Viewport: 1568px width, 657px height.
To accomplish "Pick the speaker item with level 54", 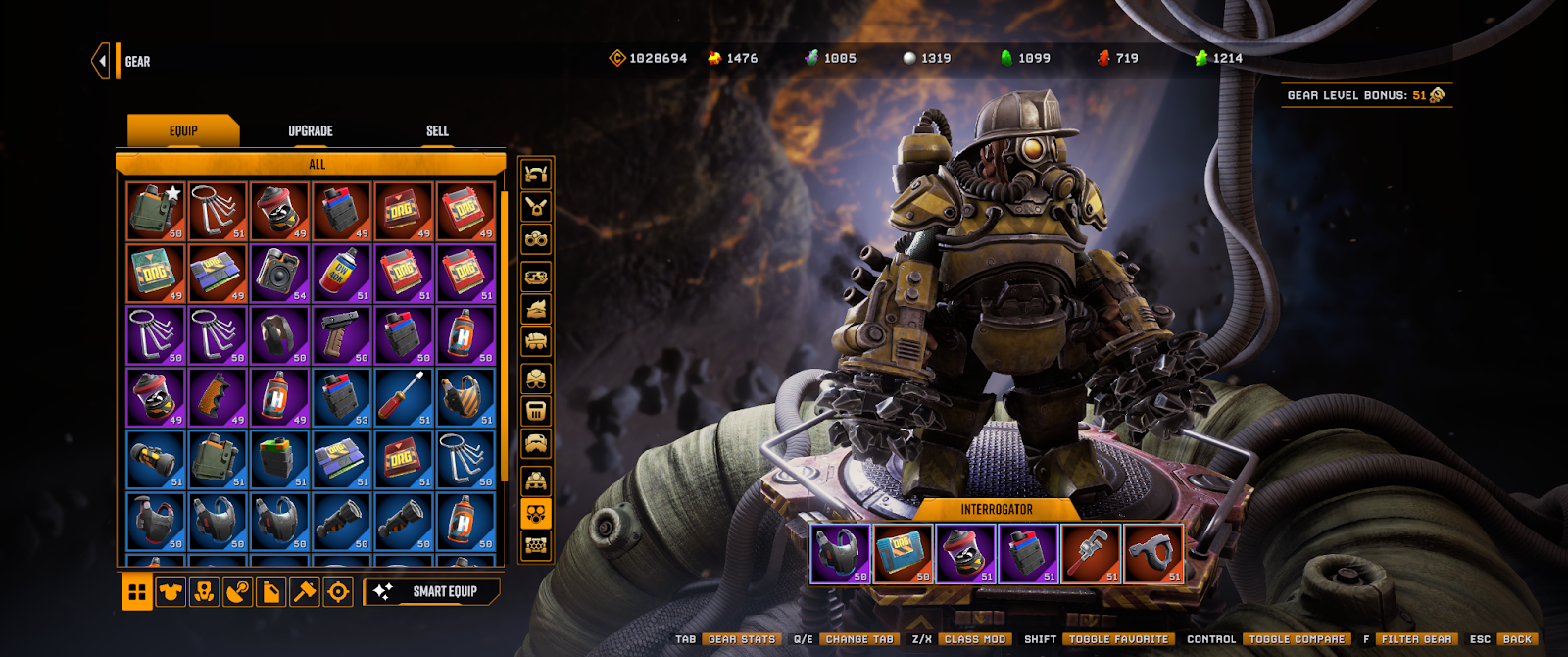I will tap(280, 273).
